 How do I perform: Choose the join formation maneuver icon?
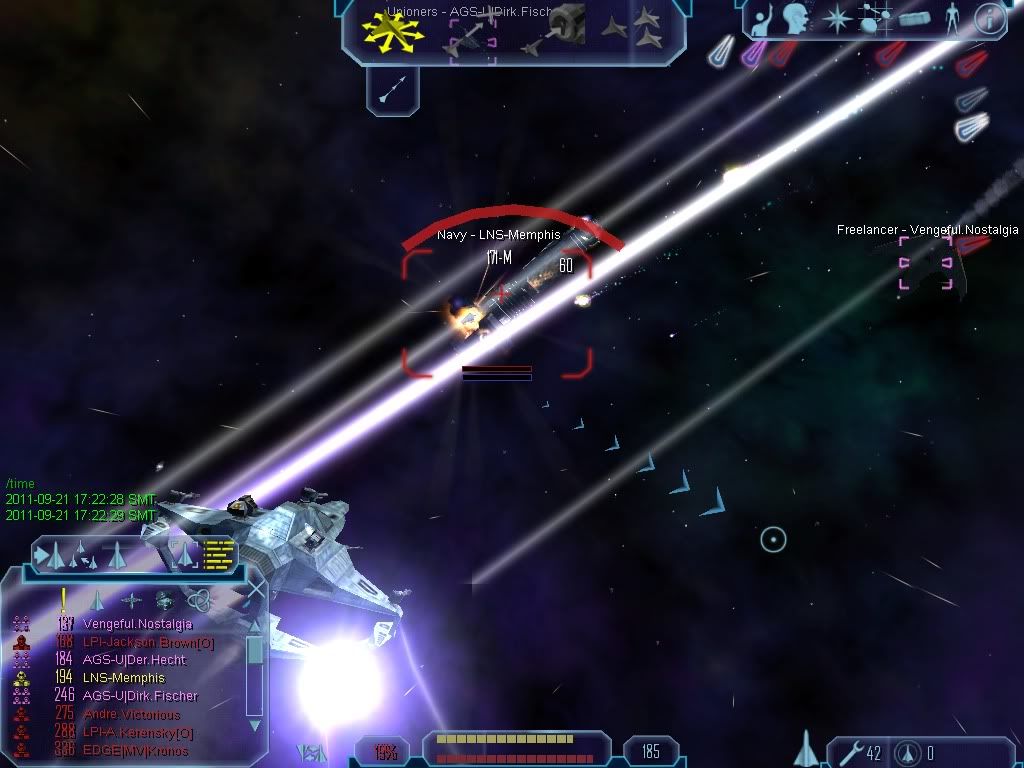click(x=643, y=28)
